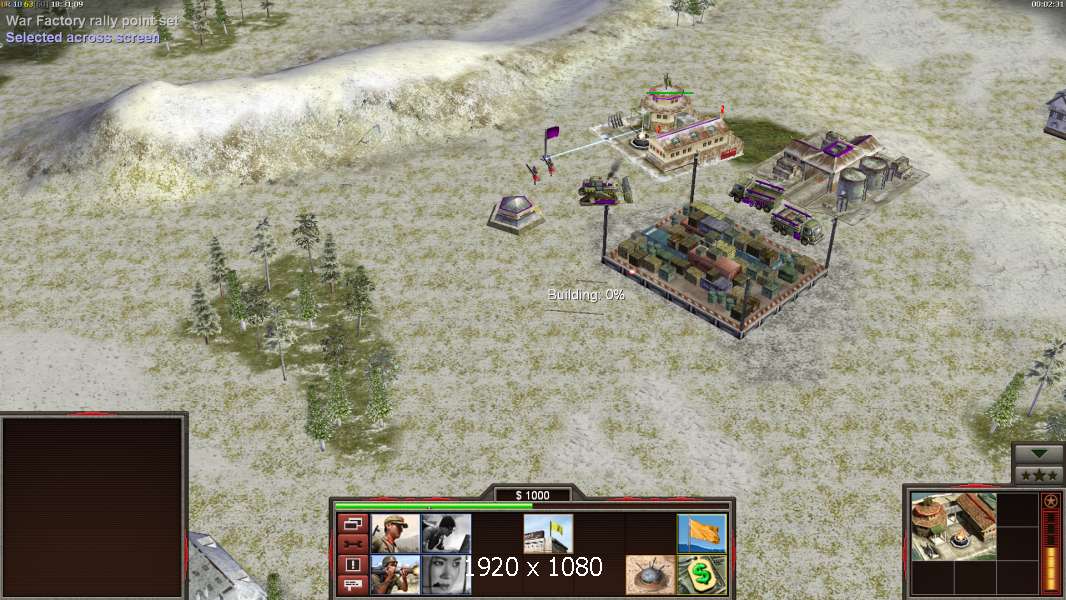Viewport: 1066px width, 600px height.
Task: Sell the building with dollar icon
Action: pyautogui.click(x=702, y=574)
